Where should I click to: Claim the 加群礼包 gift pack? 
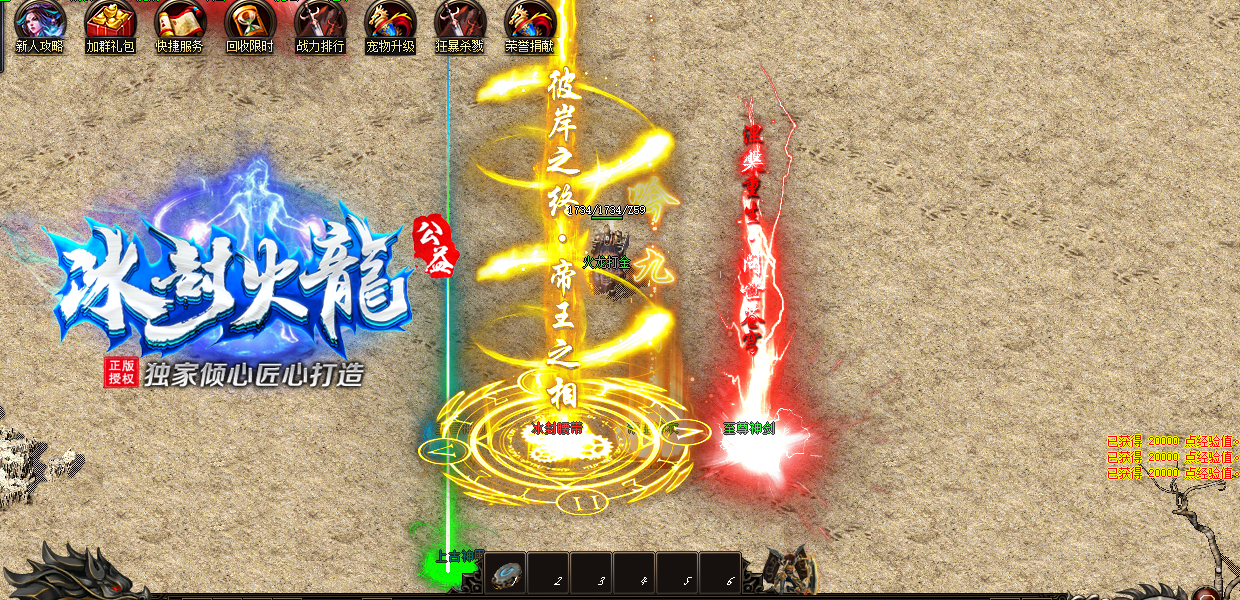click(x=110, y=22)
